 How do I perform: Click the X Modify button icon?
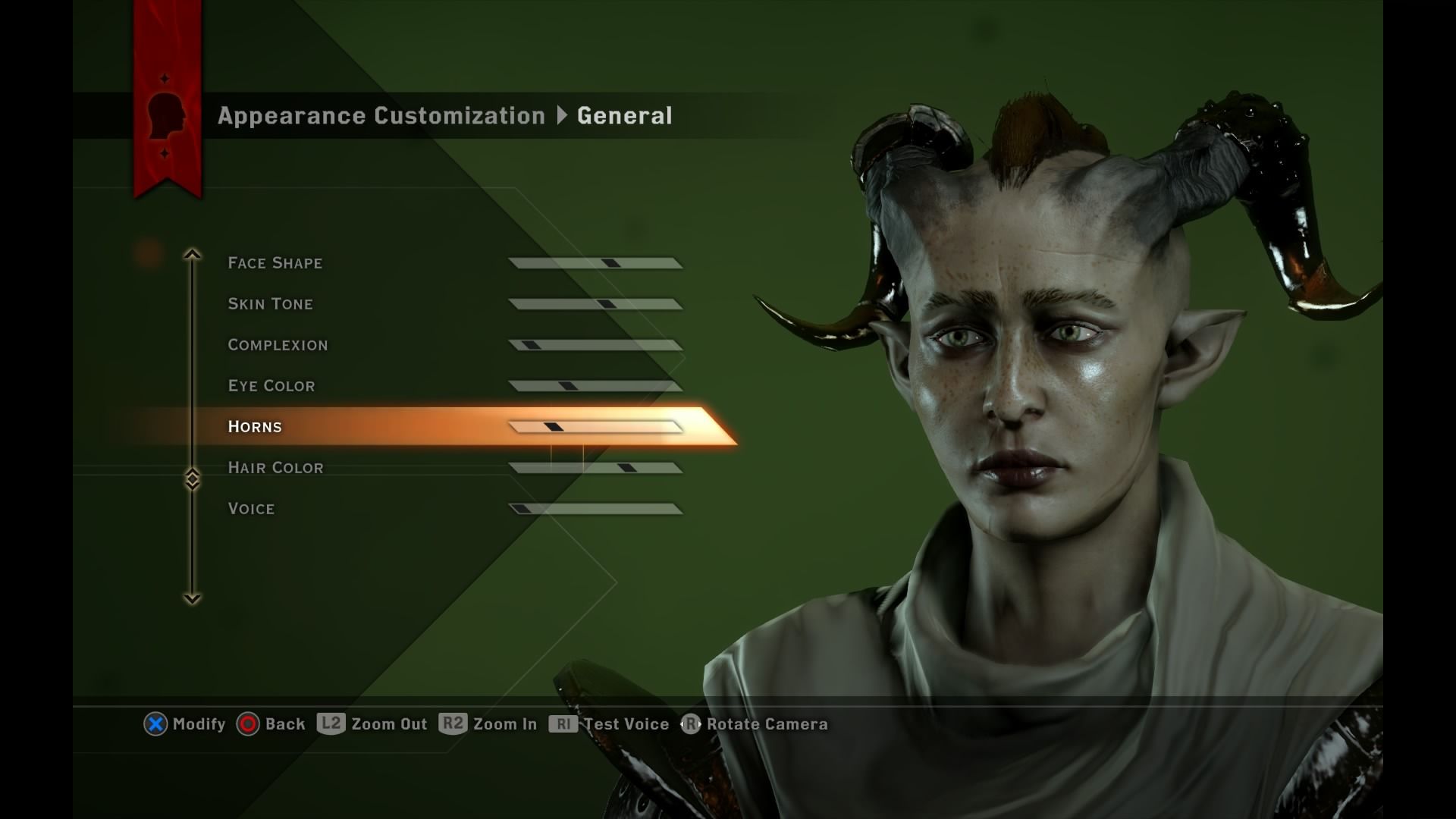(x=155, y=723)
